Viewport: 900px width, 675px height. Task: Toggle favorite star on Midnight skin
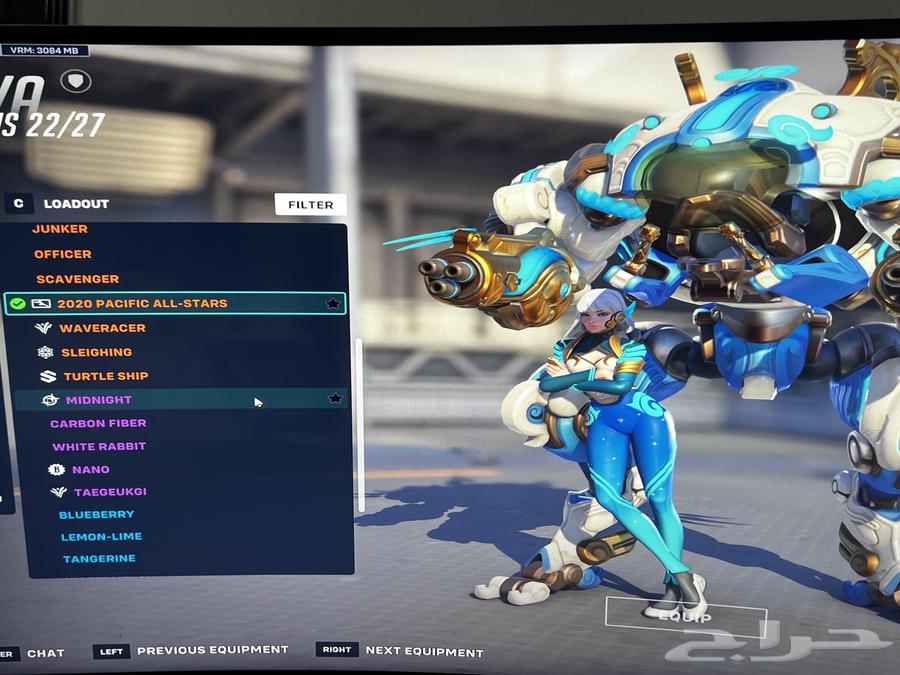click(335, 399)
